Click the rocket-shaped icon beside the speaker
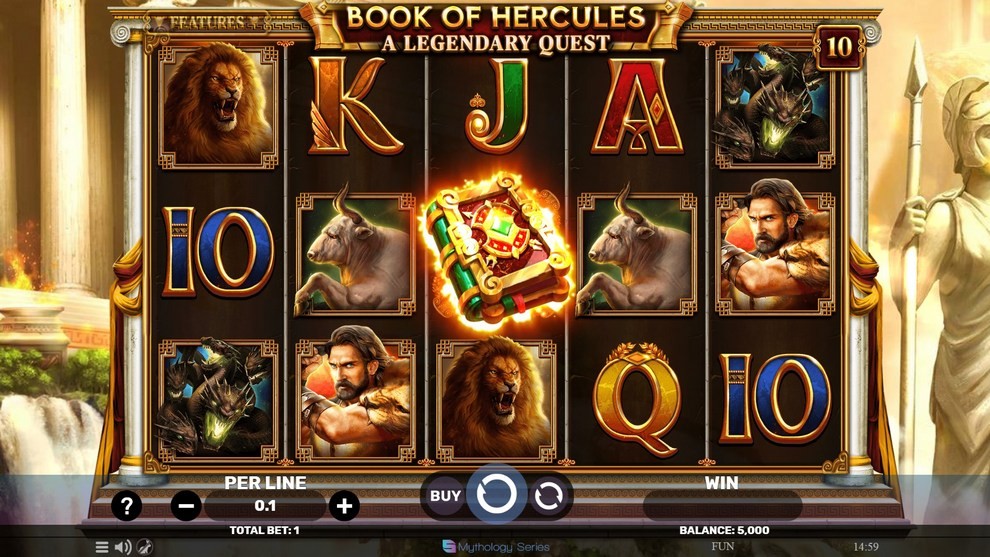The height and width of the screenshot is (557, 990). (145, 547)
